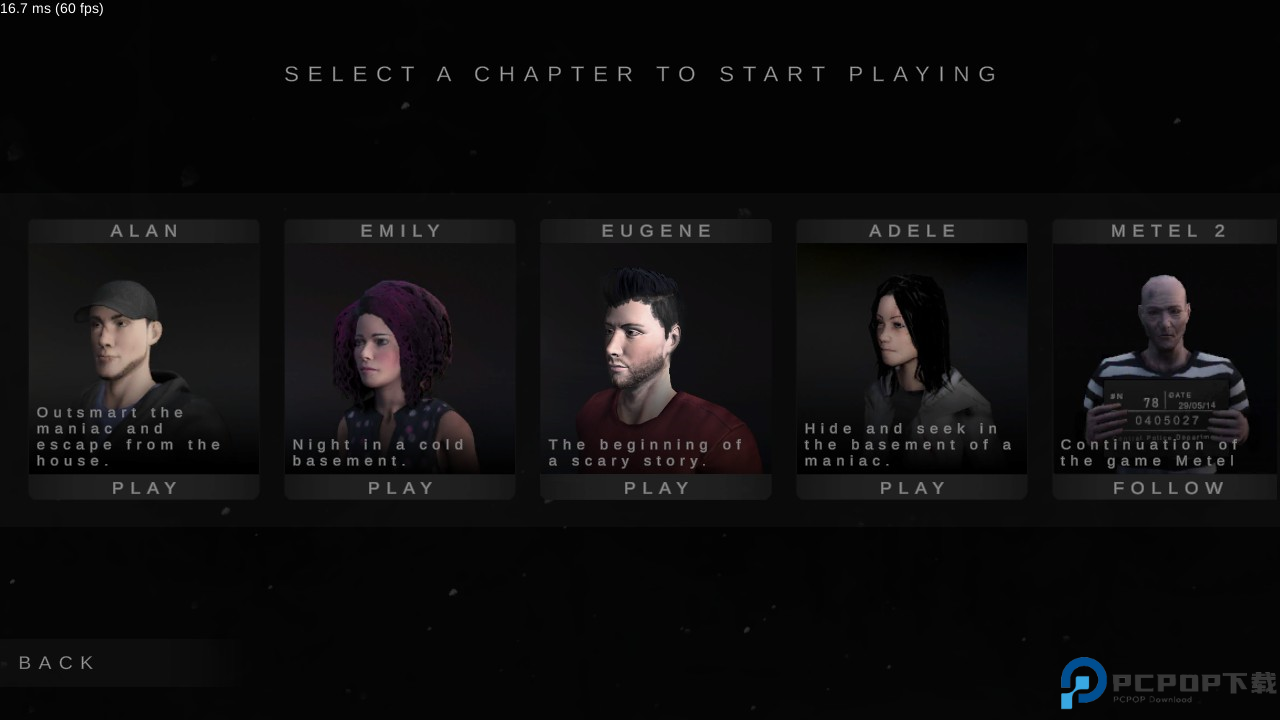Begin Adele's chapter using PLAY
1280x720 pixels.
(913, 488)
